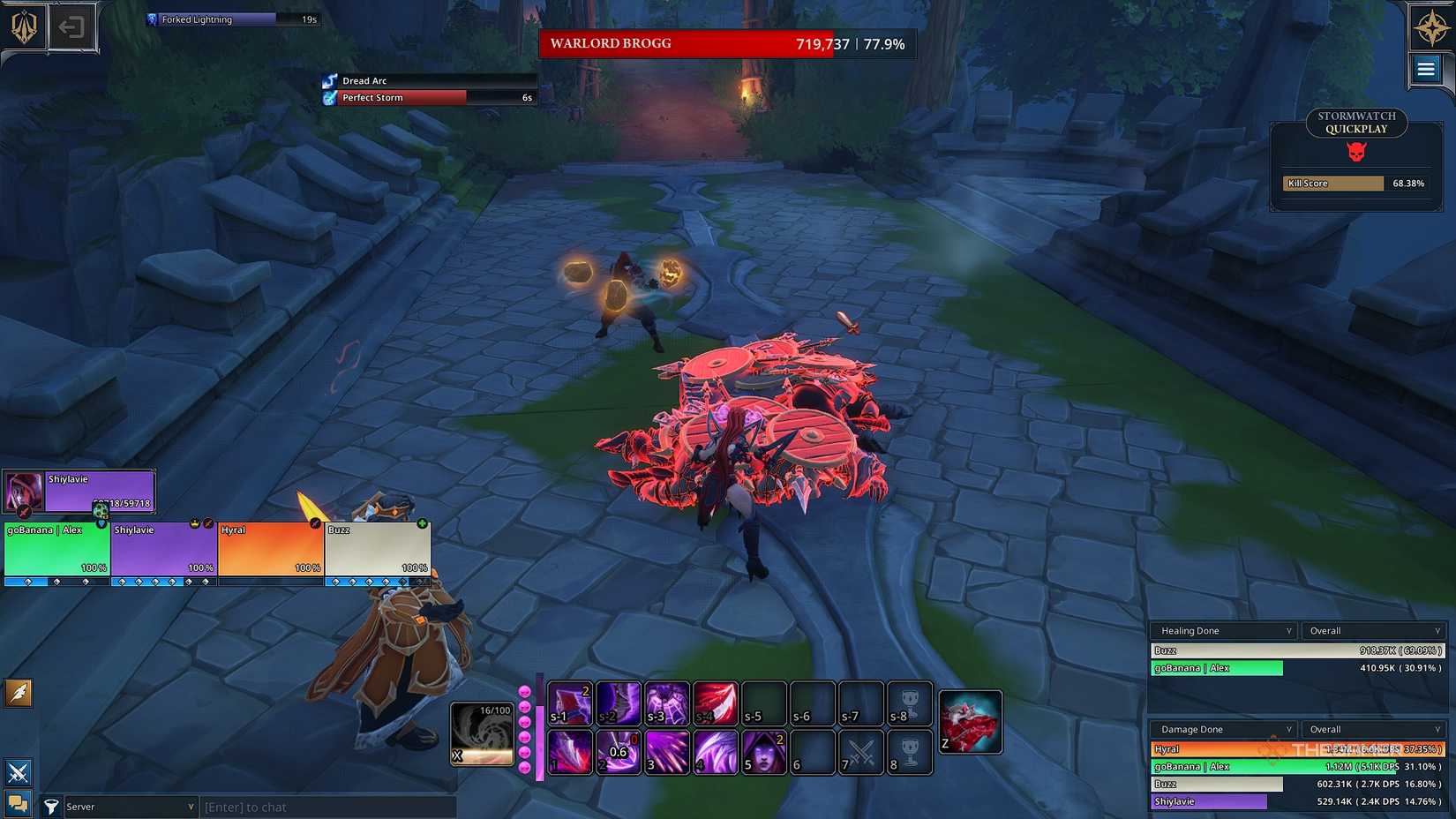Use the consumable item in slot X

[482, 733]
